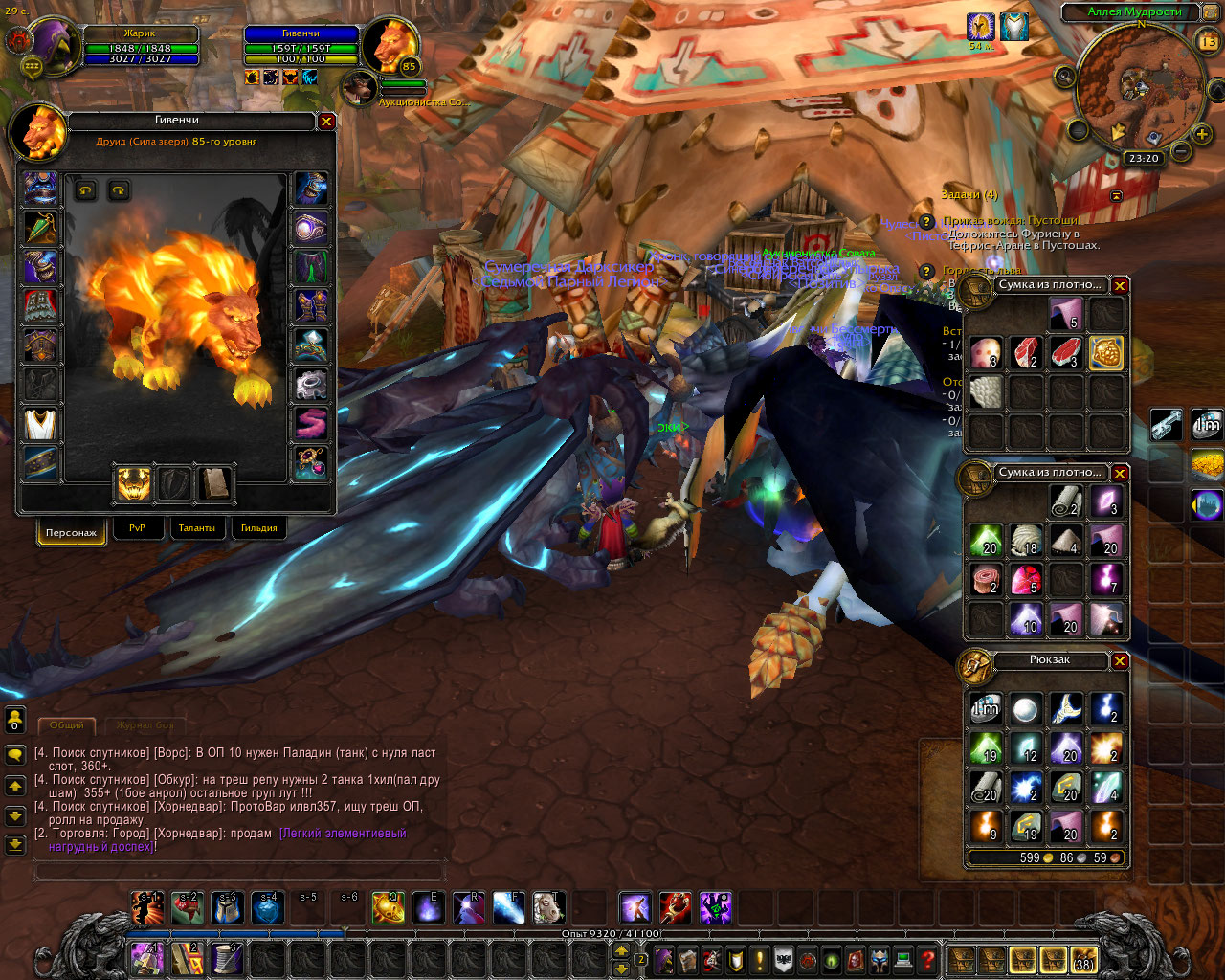
Task: Activate the golden lion ability bound to Q
Action: [x=388, y=907]
